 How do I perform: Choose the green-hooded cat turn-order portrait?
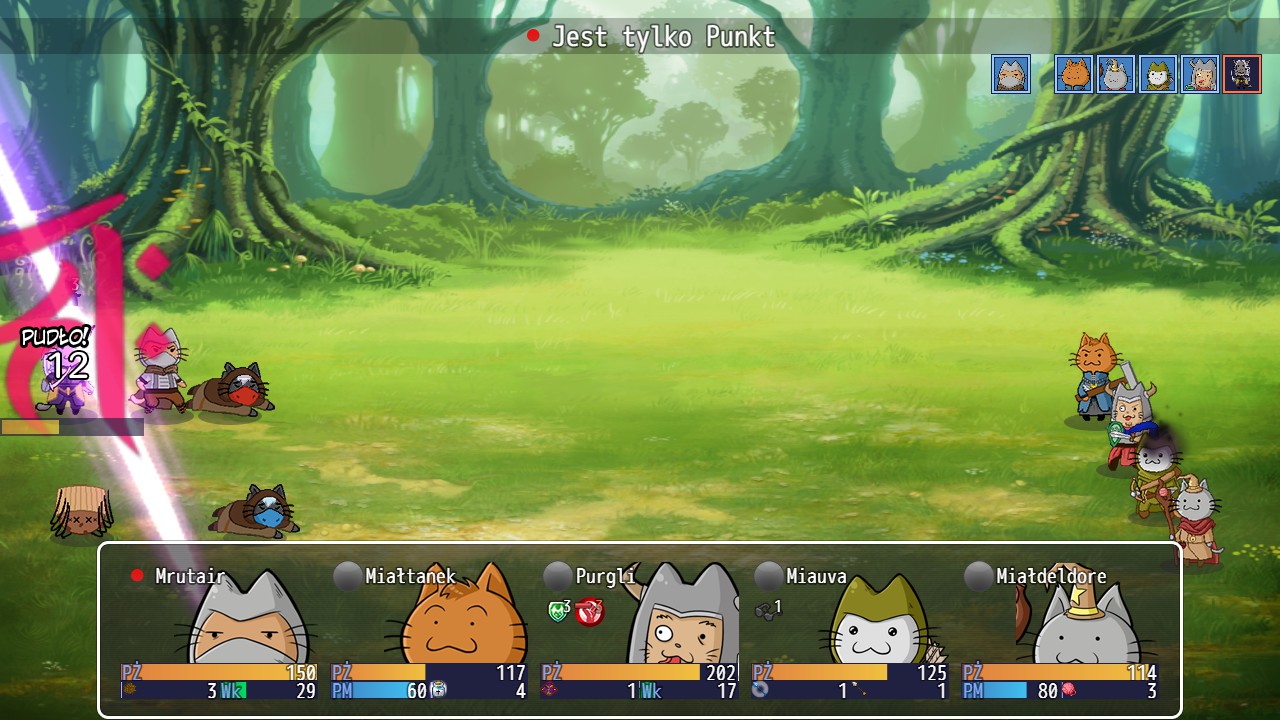click(1158, 74)
